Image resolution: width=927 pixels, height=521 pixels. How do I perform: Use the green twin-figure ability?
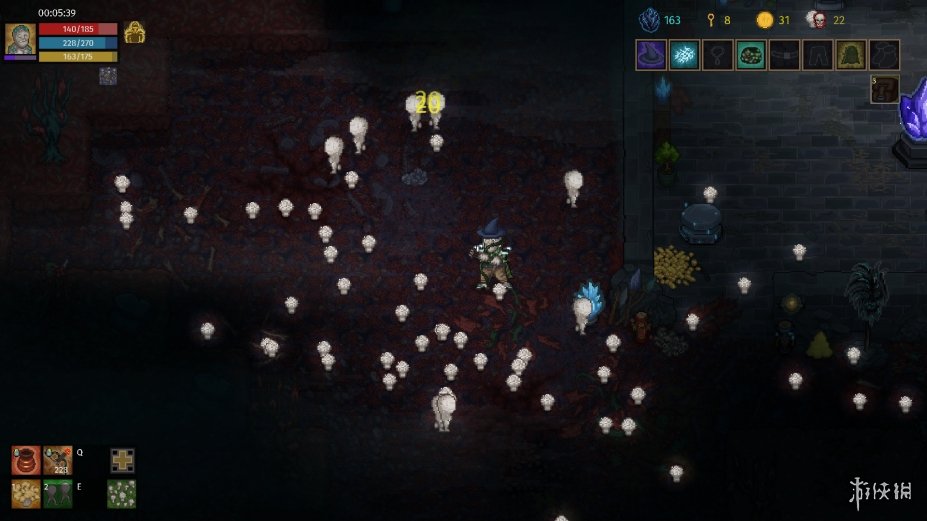pos(58,493)
